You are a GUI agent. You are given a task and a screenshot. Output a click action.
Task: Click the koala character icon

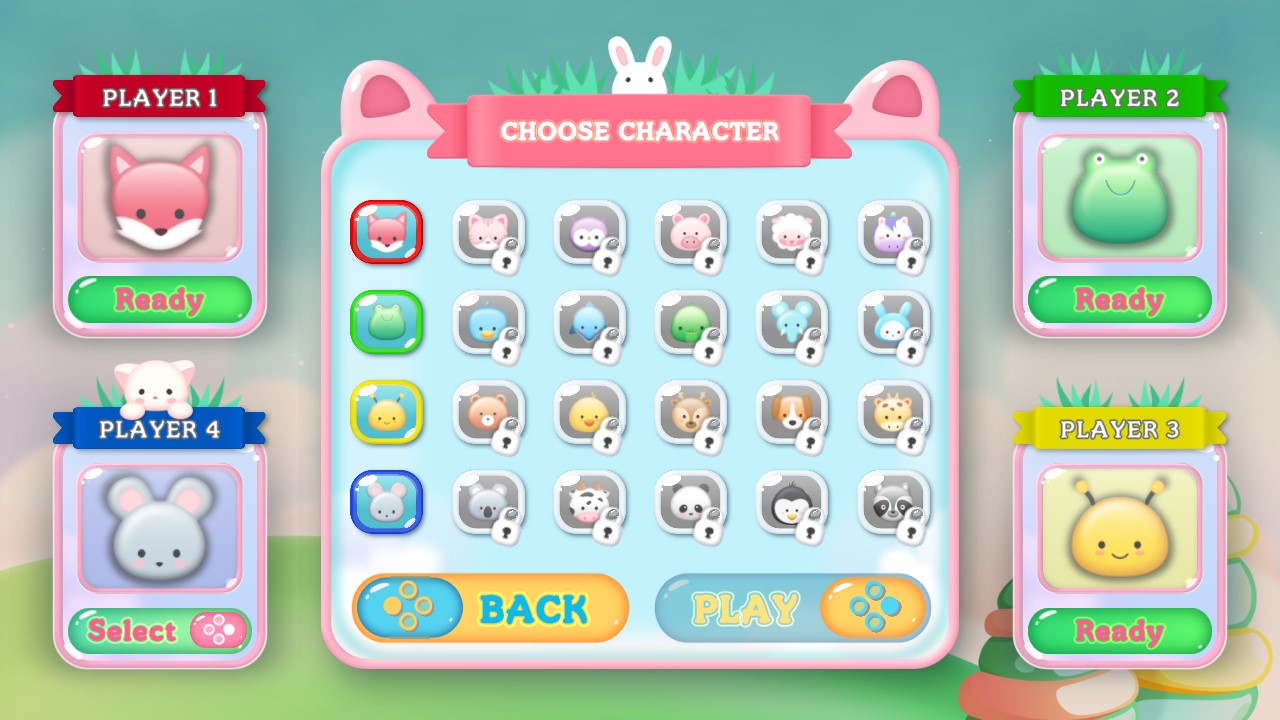[x=487, y=502]
